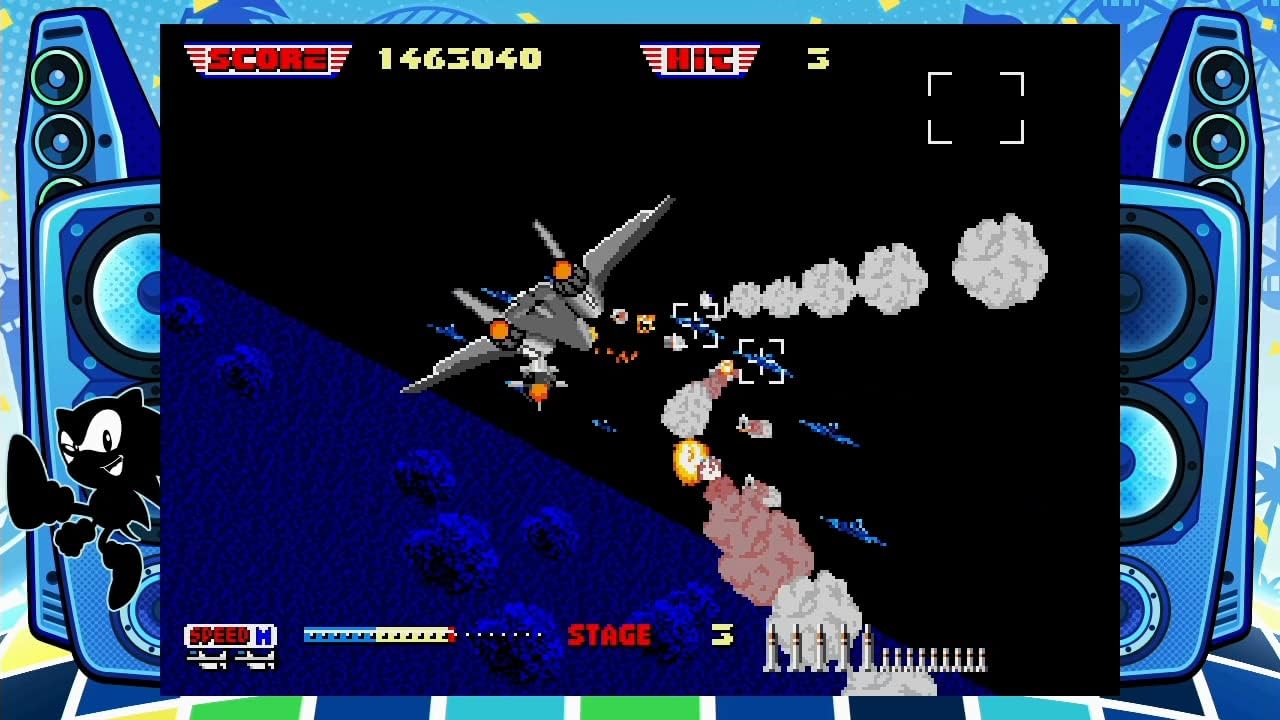1280x720 pixels.
Task: Click the STAGE label text
Action: click(610, 634)
